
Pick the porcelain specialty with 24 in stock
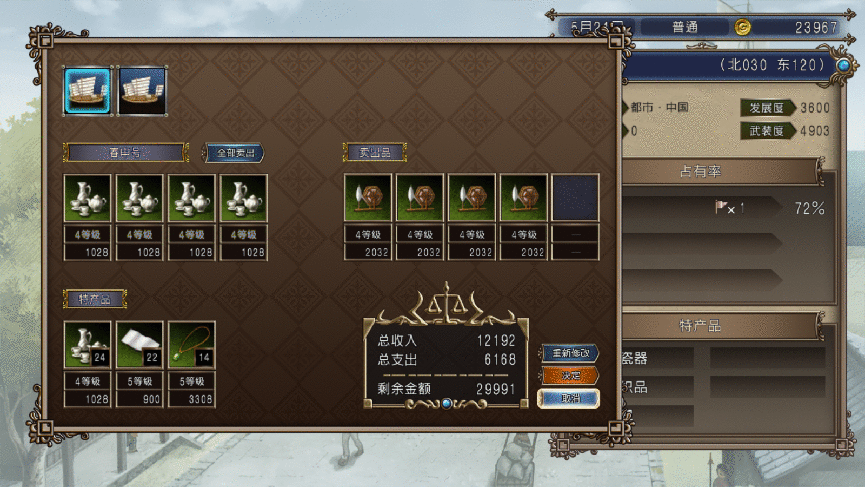(88, 345)
